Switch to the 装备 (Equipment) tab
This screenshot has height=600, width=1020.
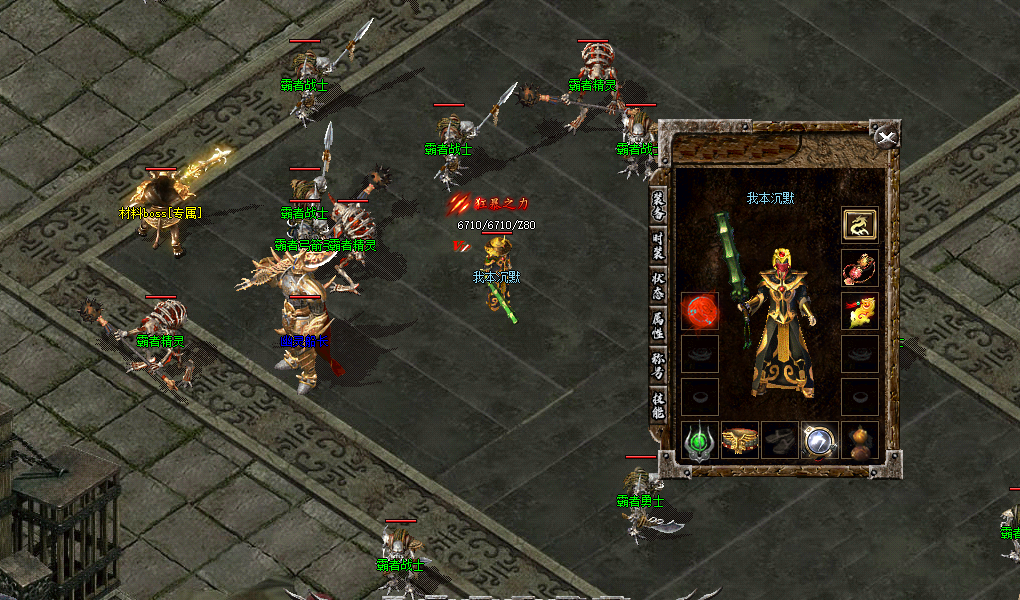658,206
